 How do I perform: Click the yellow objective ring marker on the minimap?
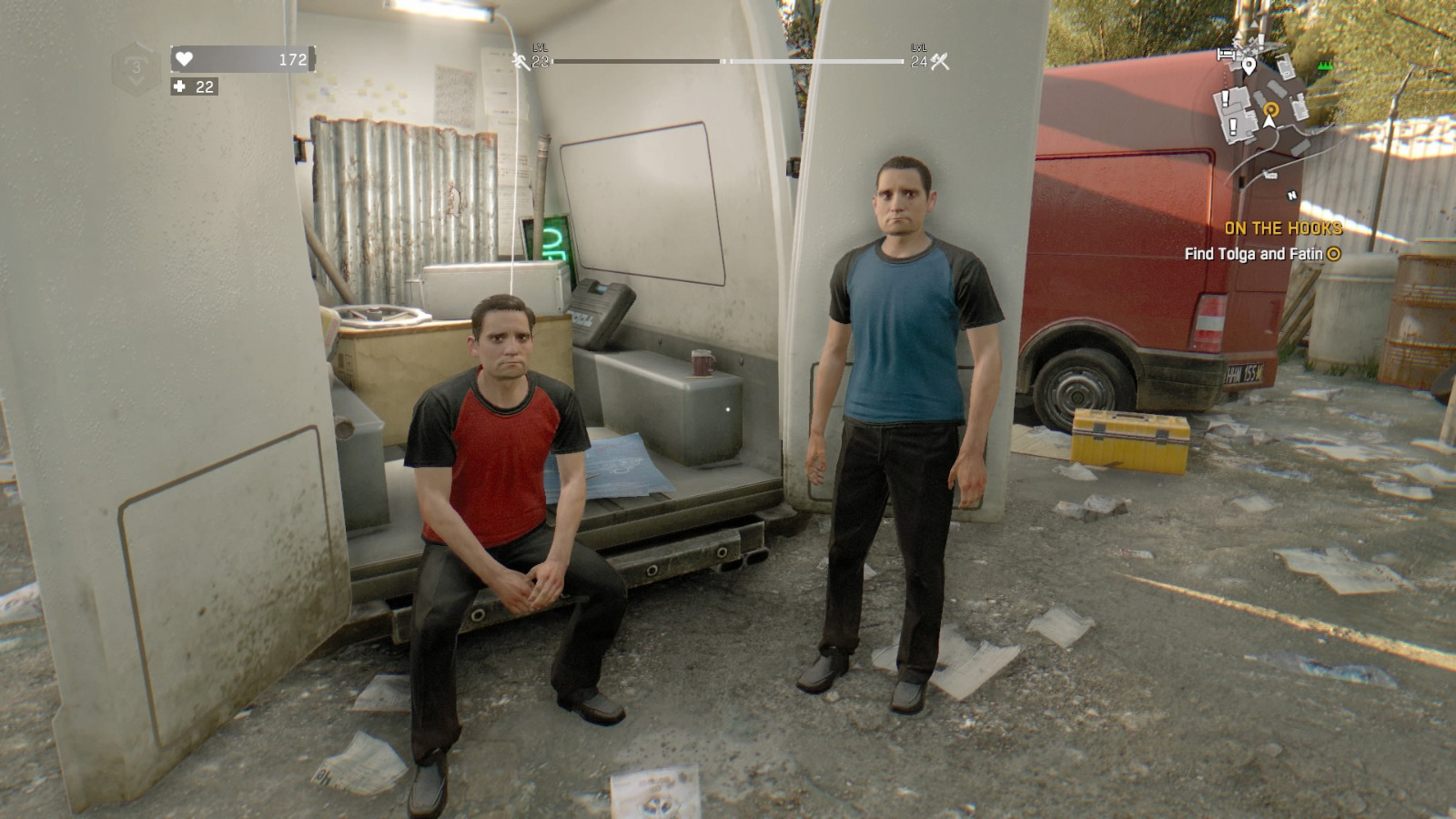pyautogui.click(x=1271, y=109)
